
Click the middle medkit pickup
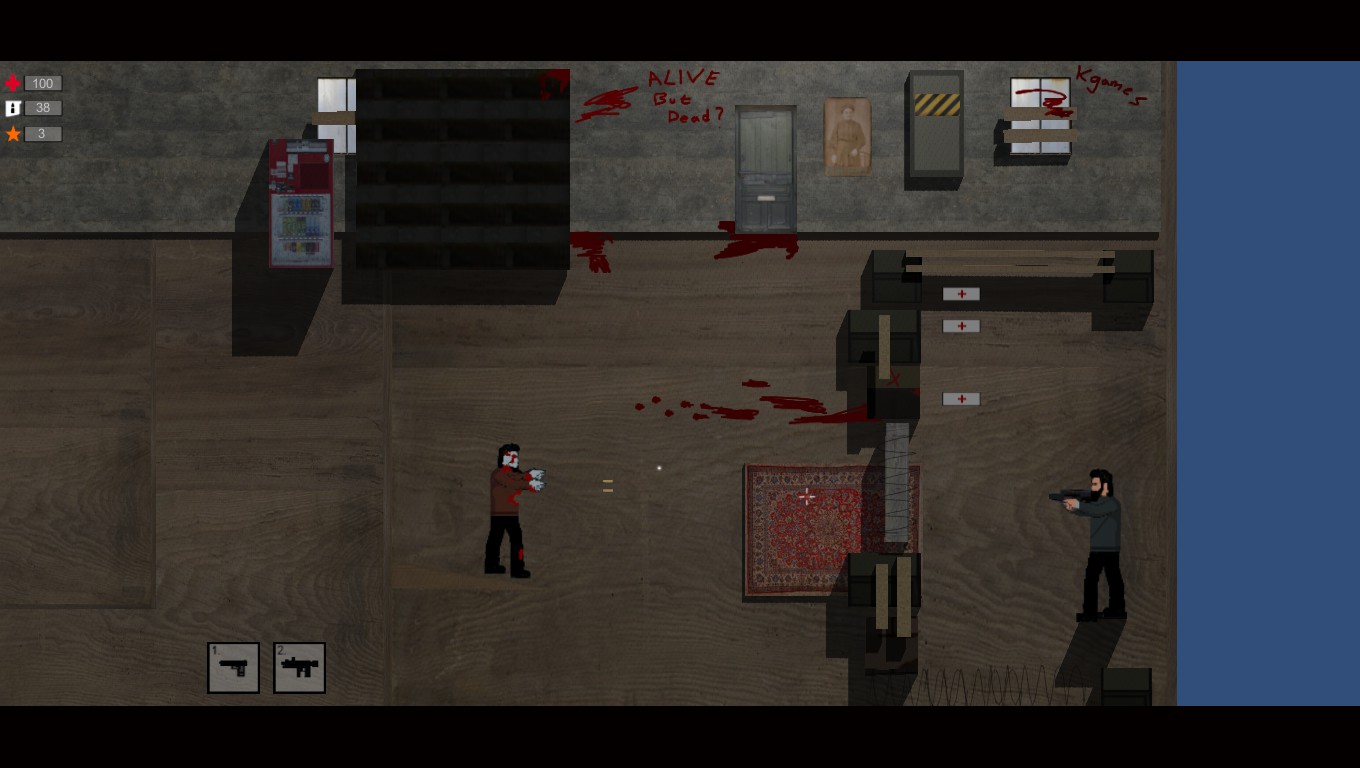coord(960,325)
